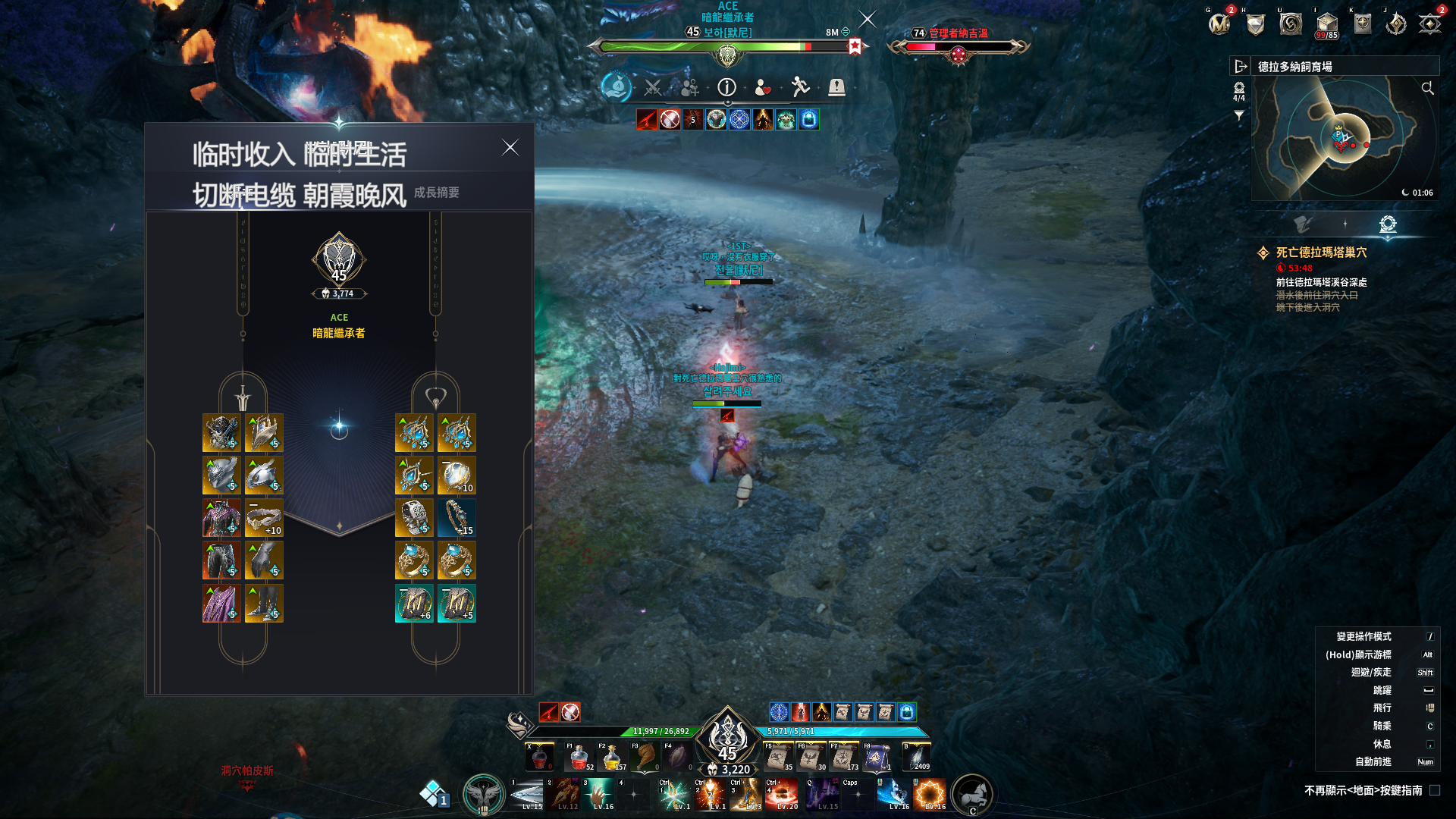The height and width of the screenshot is (819, 1456).
Task: Click the minimap magnifier search button
Action: point(1427,89)
